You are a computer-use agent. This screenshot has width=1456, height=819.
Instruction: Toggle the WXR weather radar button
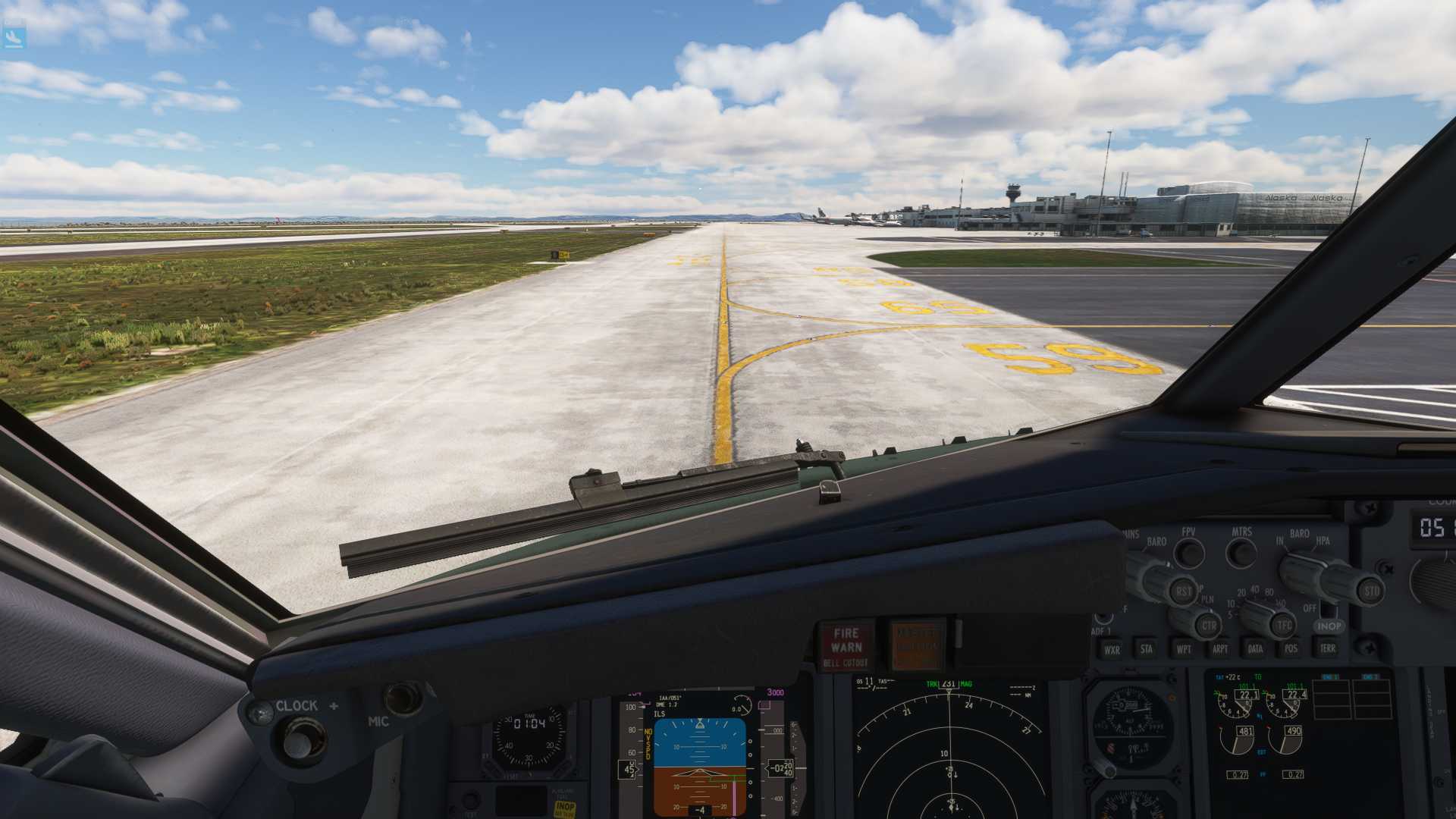tap(1112, 650)
